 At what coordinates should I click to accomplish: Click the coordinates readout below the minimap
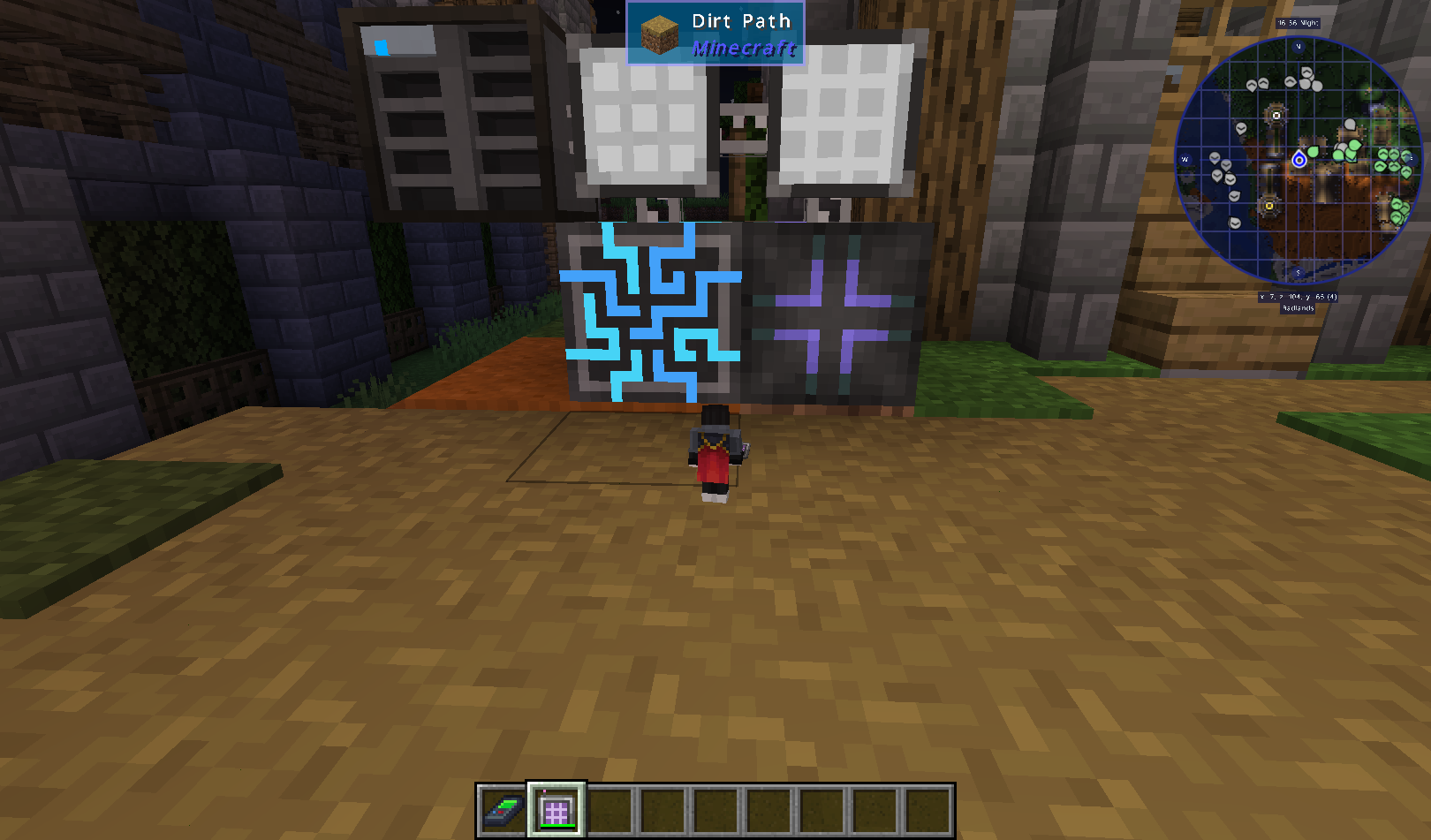point(1298,296)
